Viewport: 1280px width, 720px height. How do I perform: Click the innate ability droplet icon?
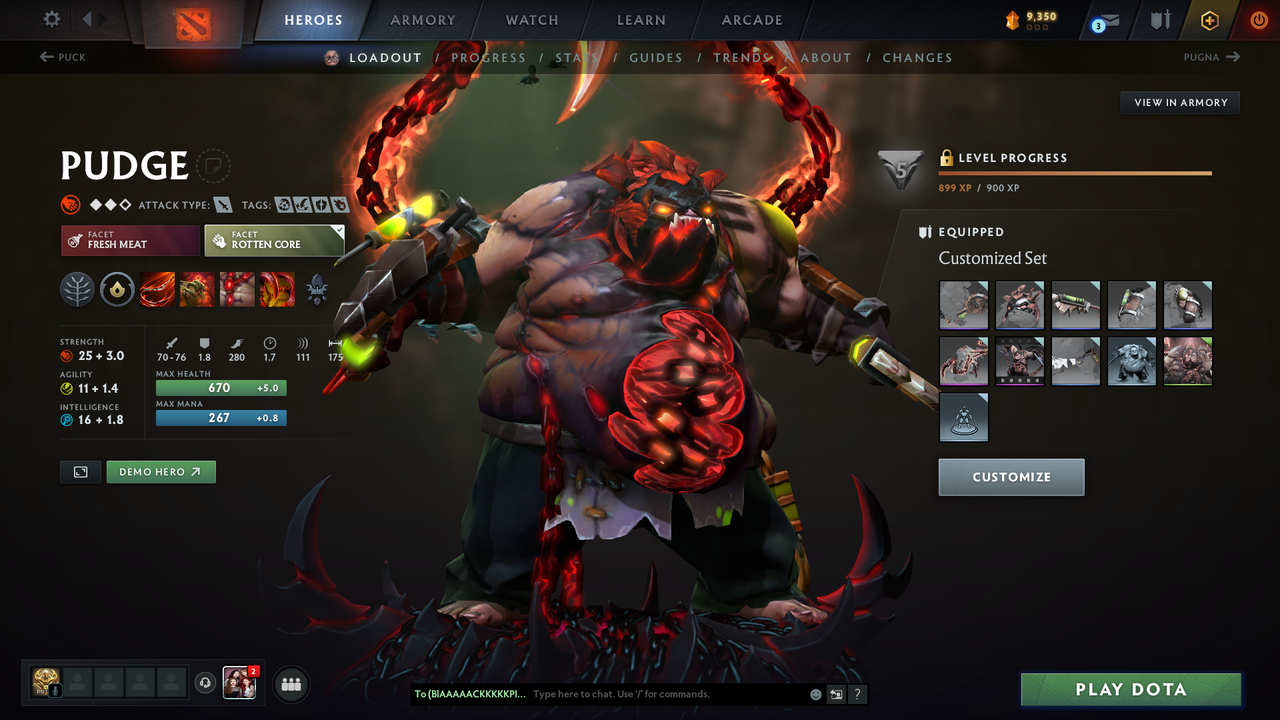click(x=117, y=290)
